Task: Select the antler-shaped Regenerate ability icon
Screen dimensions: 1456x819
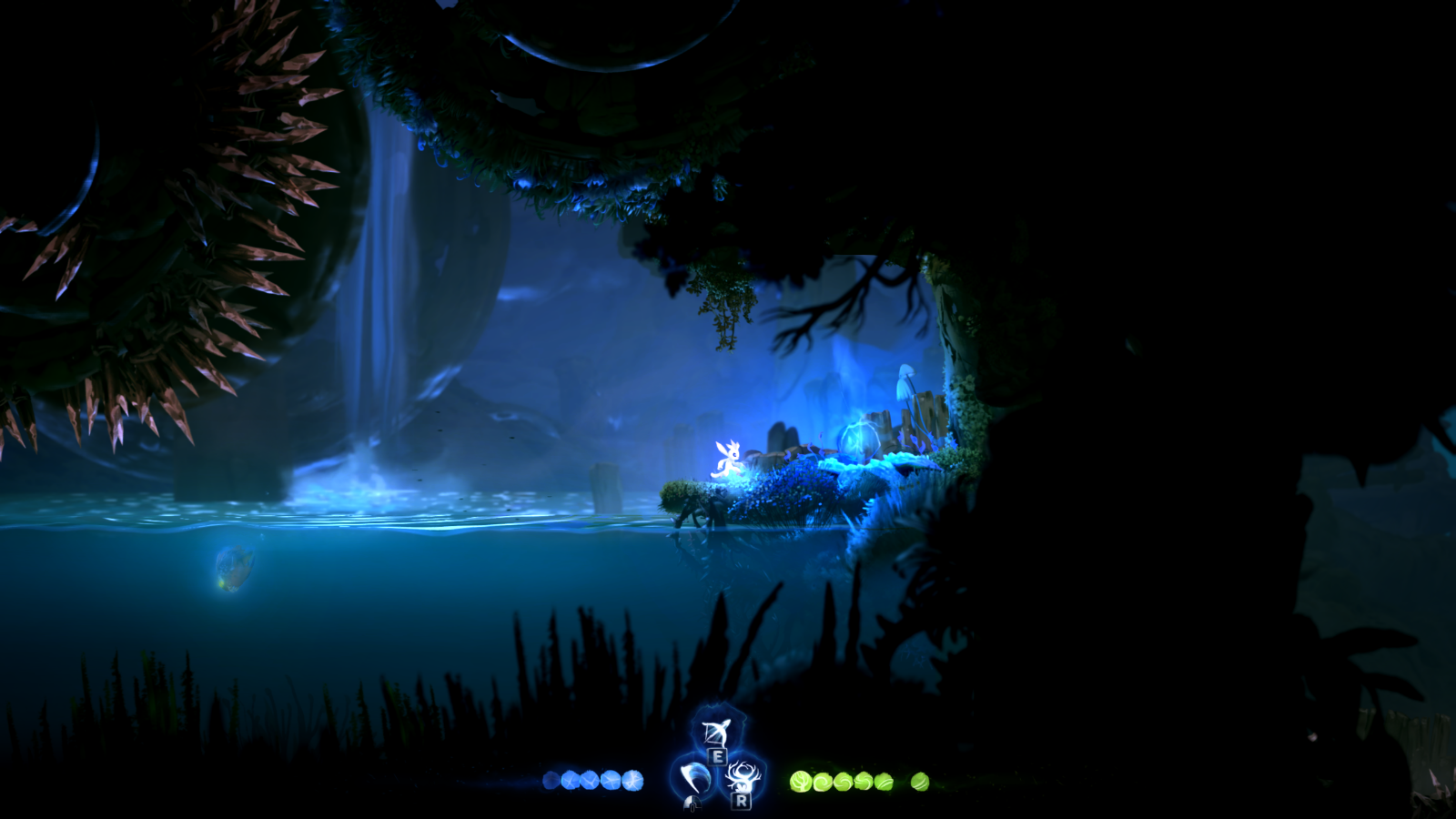Action: [x=744, y=776]
